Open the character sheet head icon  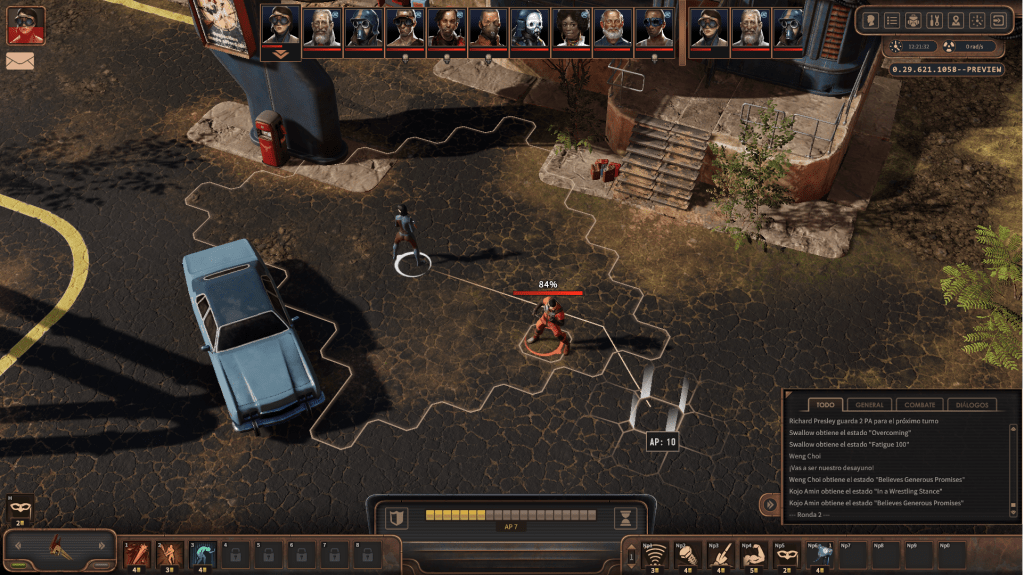[x=870, y=20]
